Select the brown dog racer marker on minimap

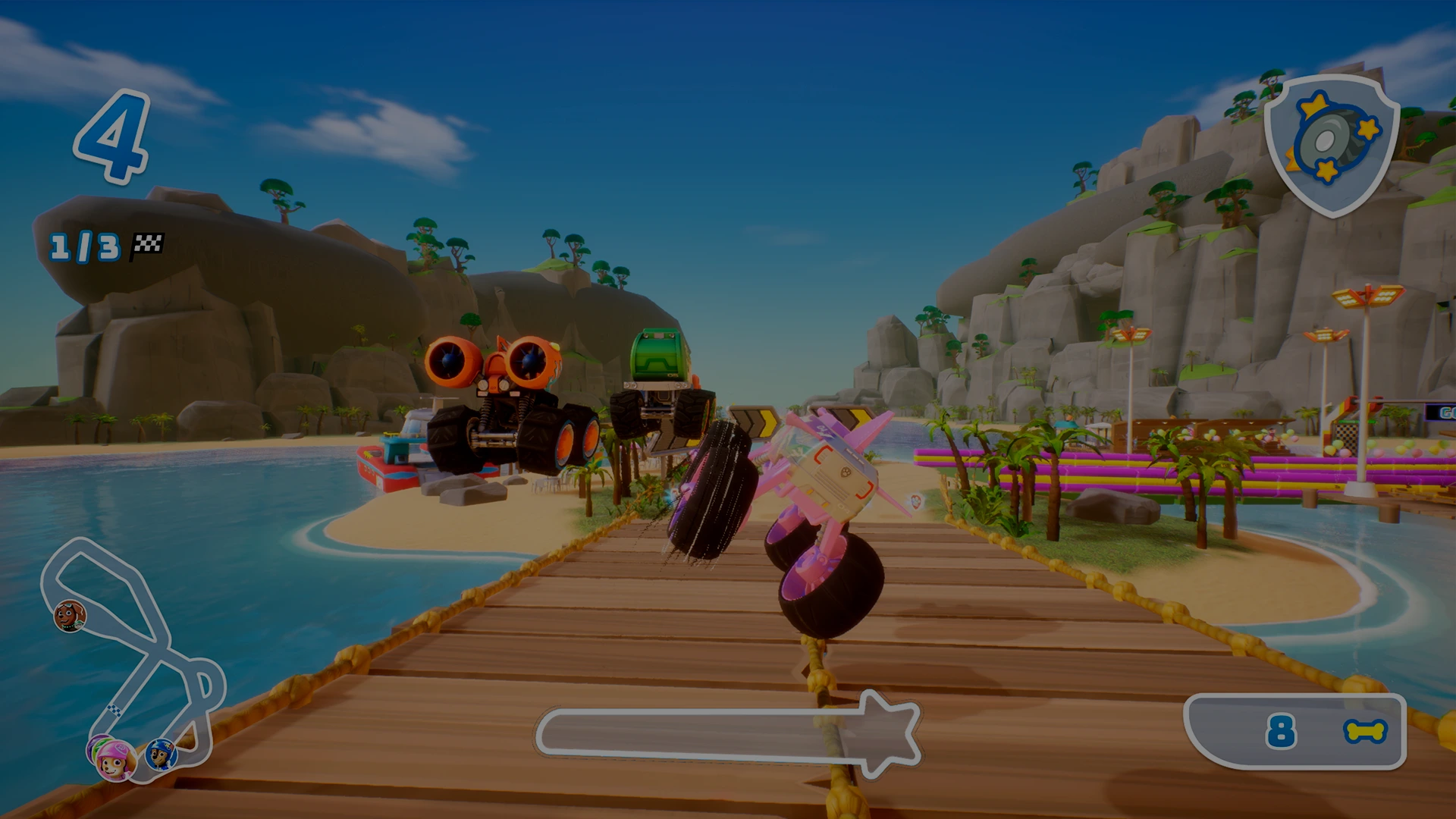(x=70, y=616)
